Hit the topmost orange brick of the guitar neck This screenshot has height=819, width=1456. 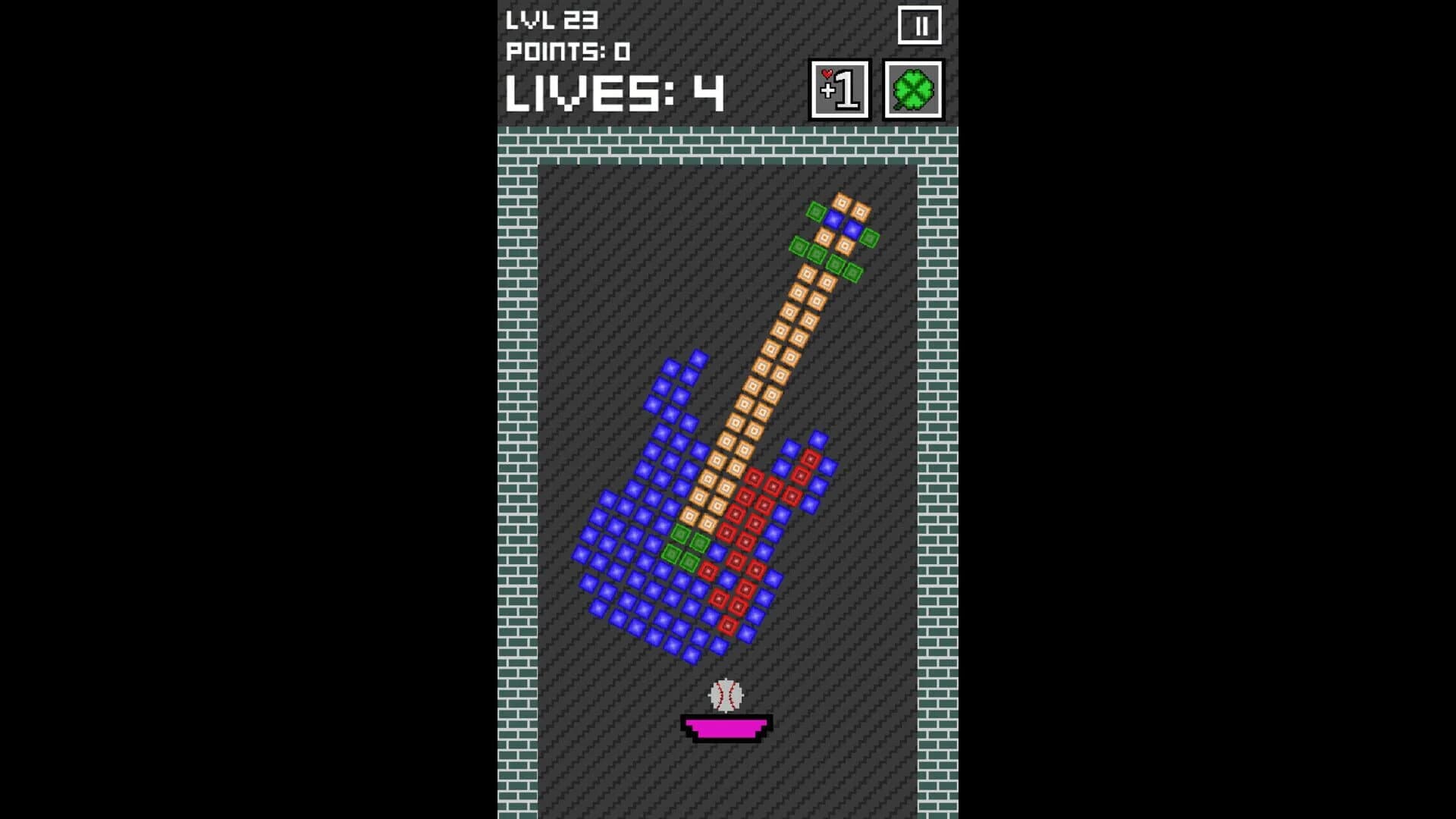(x=842, y=203)
